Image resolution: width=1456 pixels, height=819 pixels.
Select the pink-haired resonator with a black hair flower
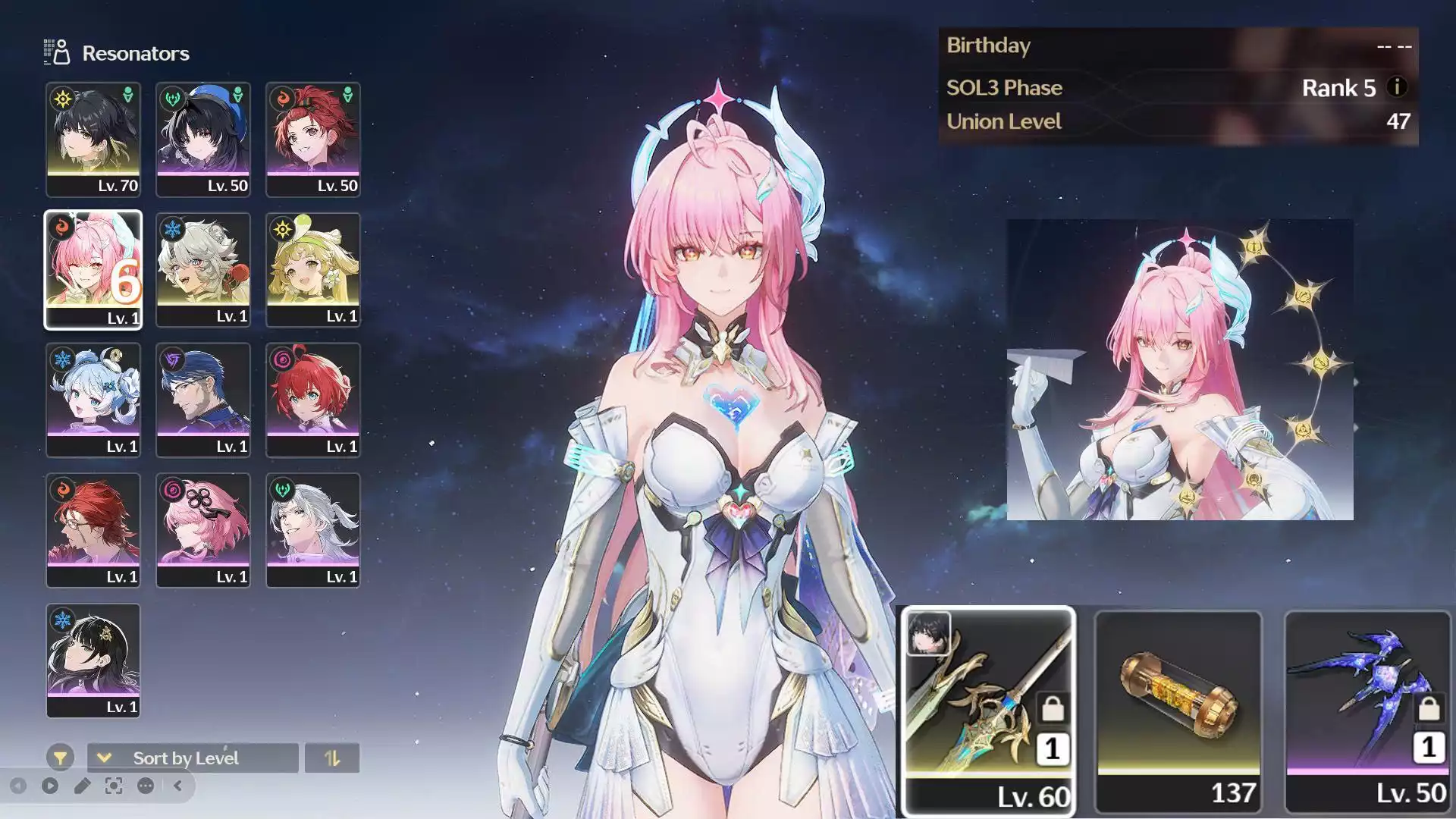point(203,531)
